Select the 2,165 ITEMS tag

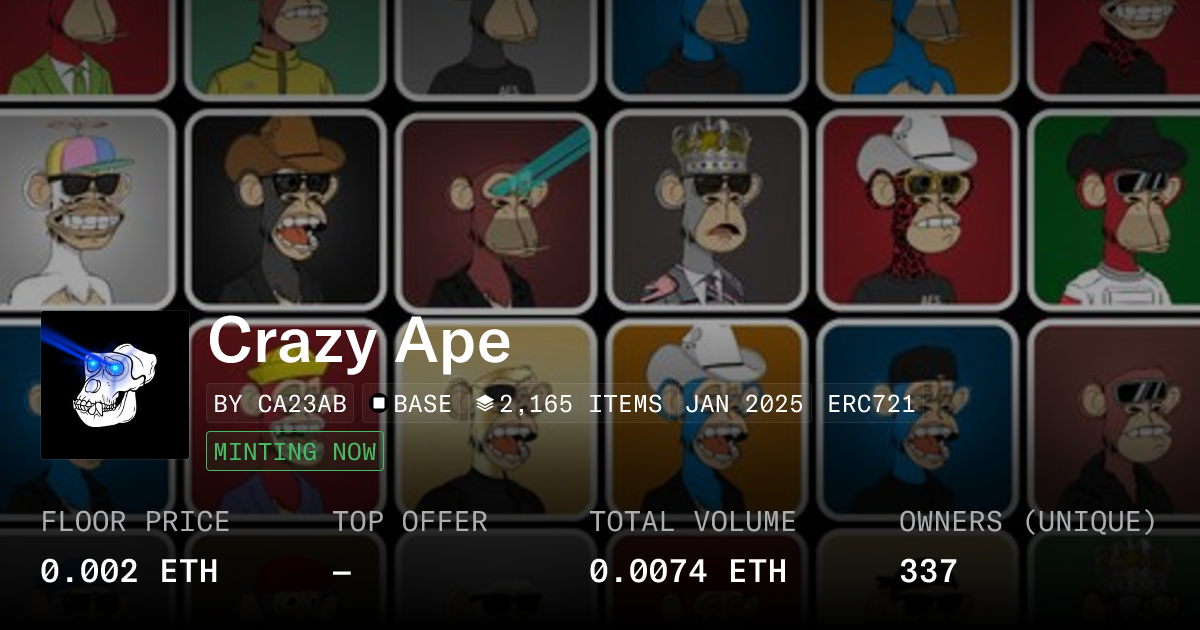click(x=568, y=404)
